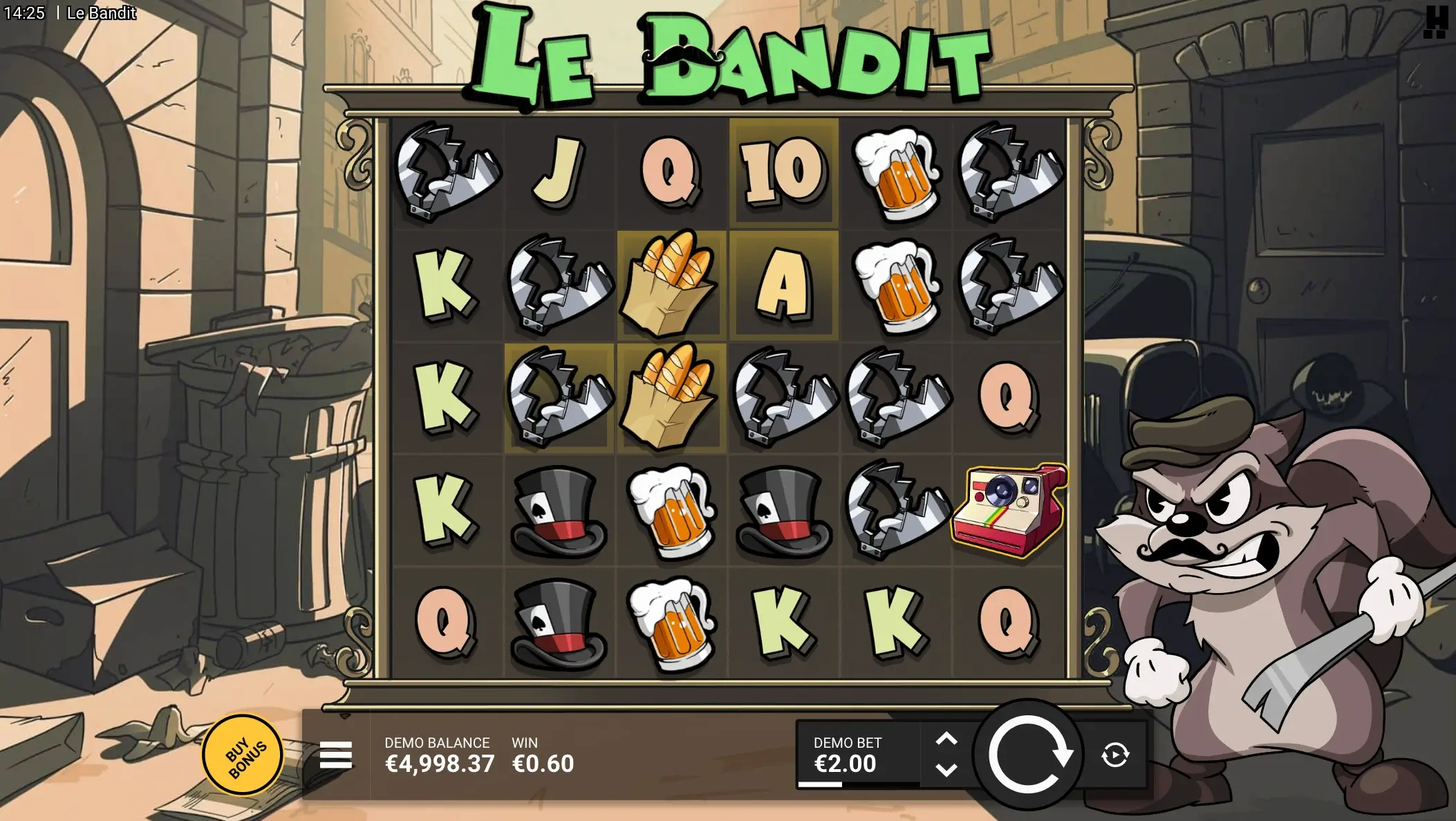Image resolution: width=1456 pixels, height=821 pixels.
Task: Click a bear trap symbol on the reels
Action: 448,171
